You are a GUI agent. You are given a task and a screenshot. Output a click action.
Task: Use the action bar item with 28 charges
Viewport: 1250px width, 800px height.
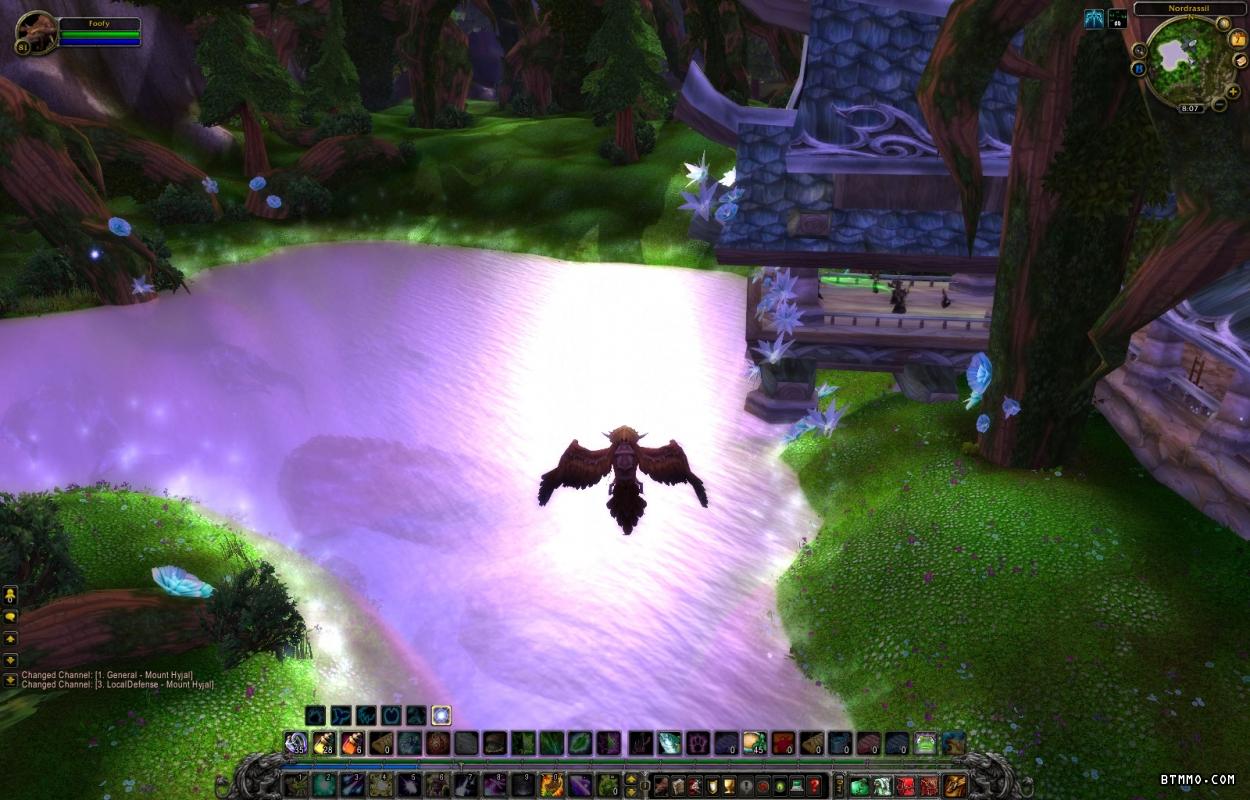324,743
